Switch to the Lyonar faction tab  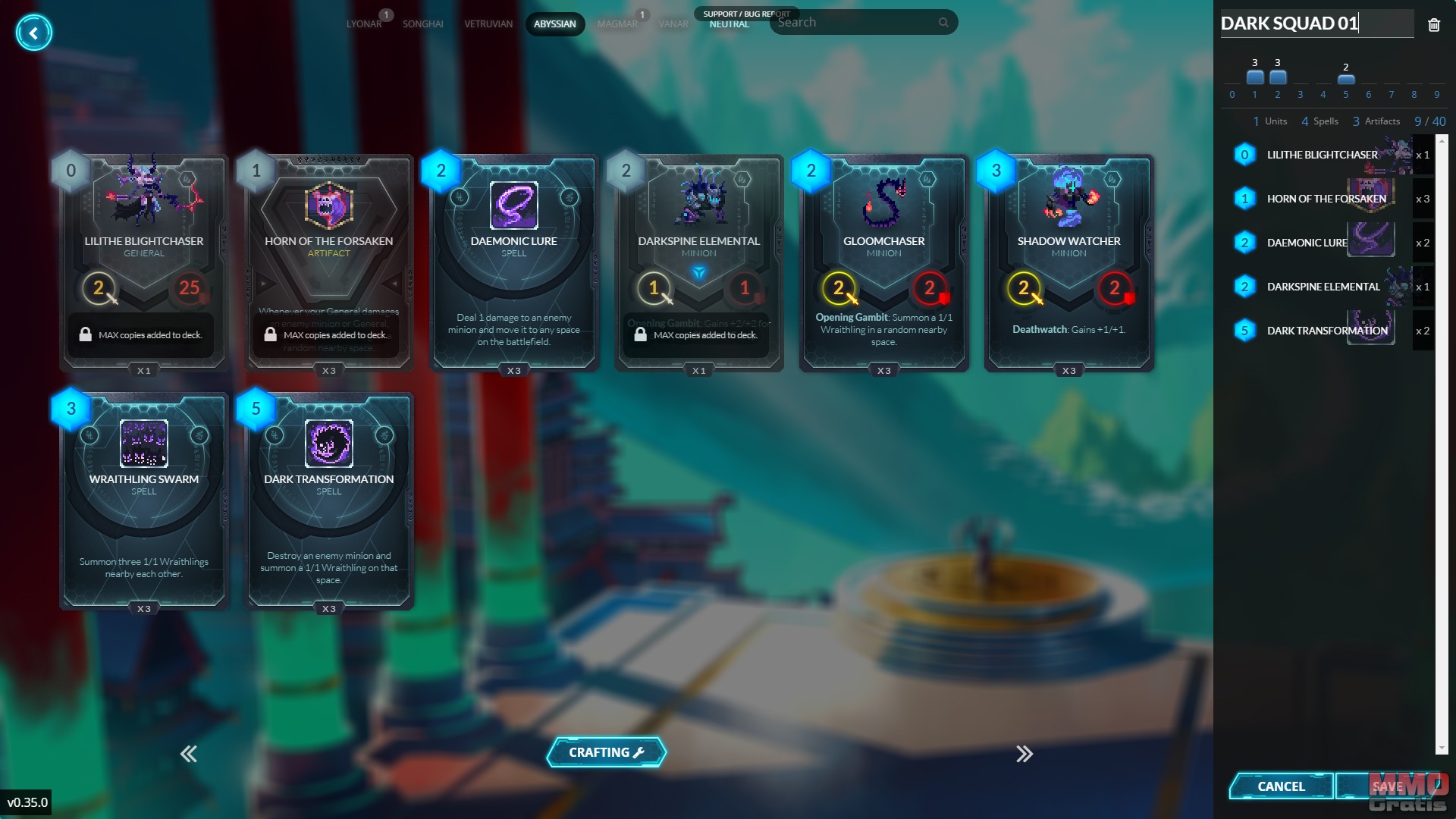coord(364,24)
